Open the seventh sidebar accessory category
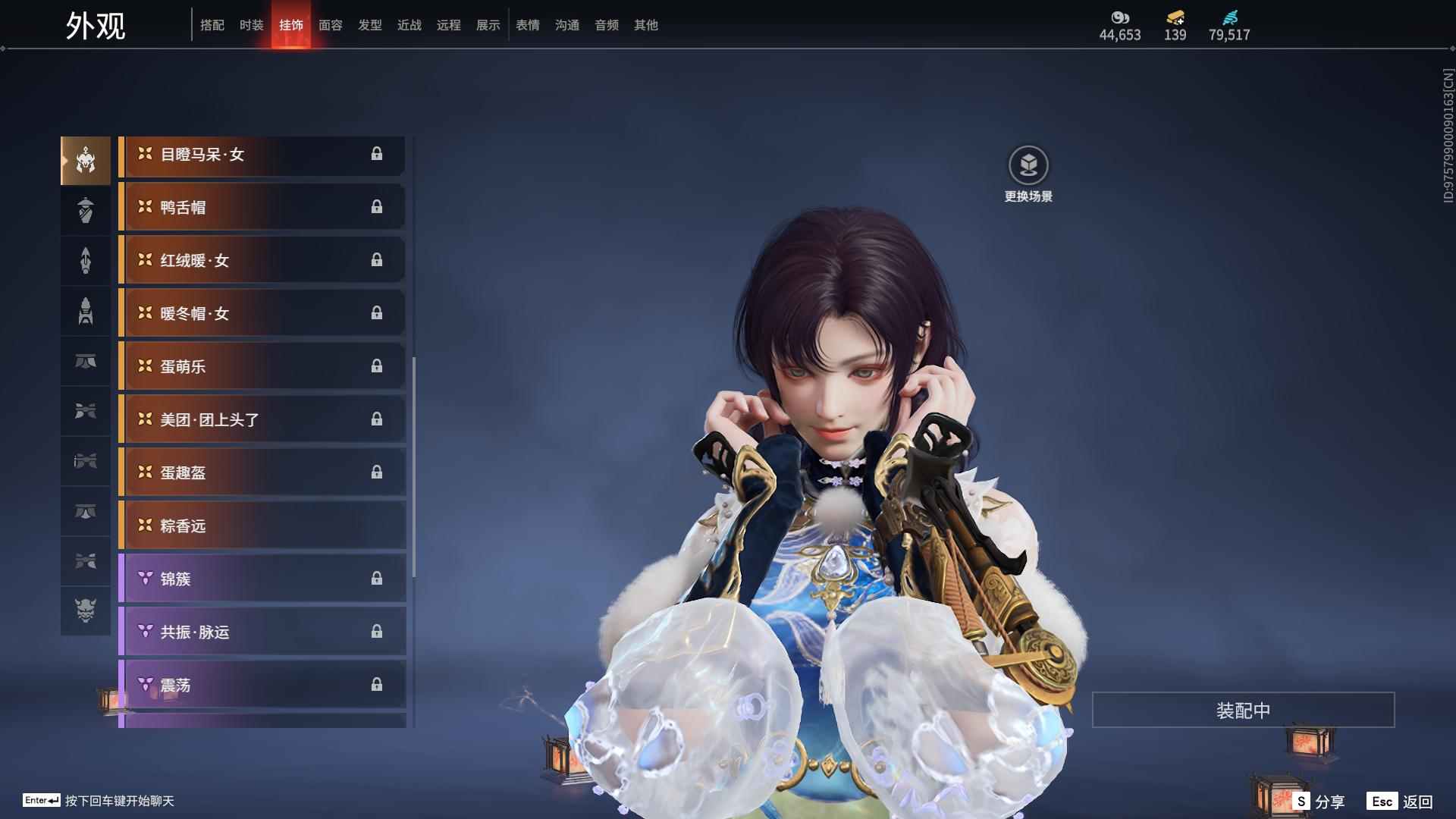1456x819 pixels. pyautogui.click(x=85, y=462)
